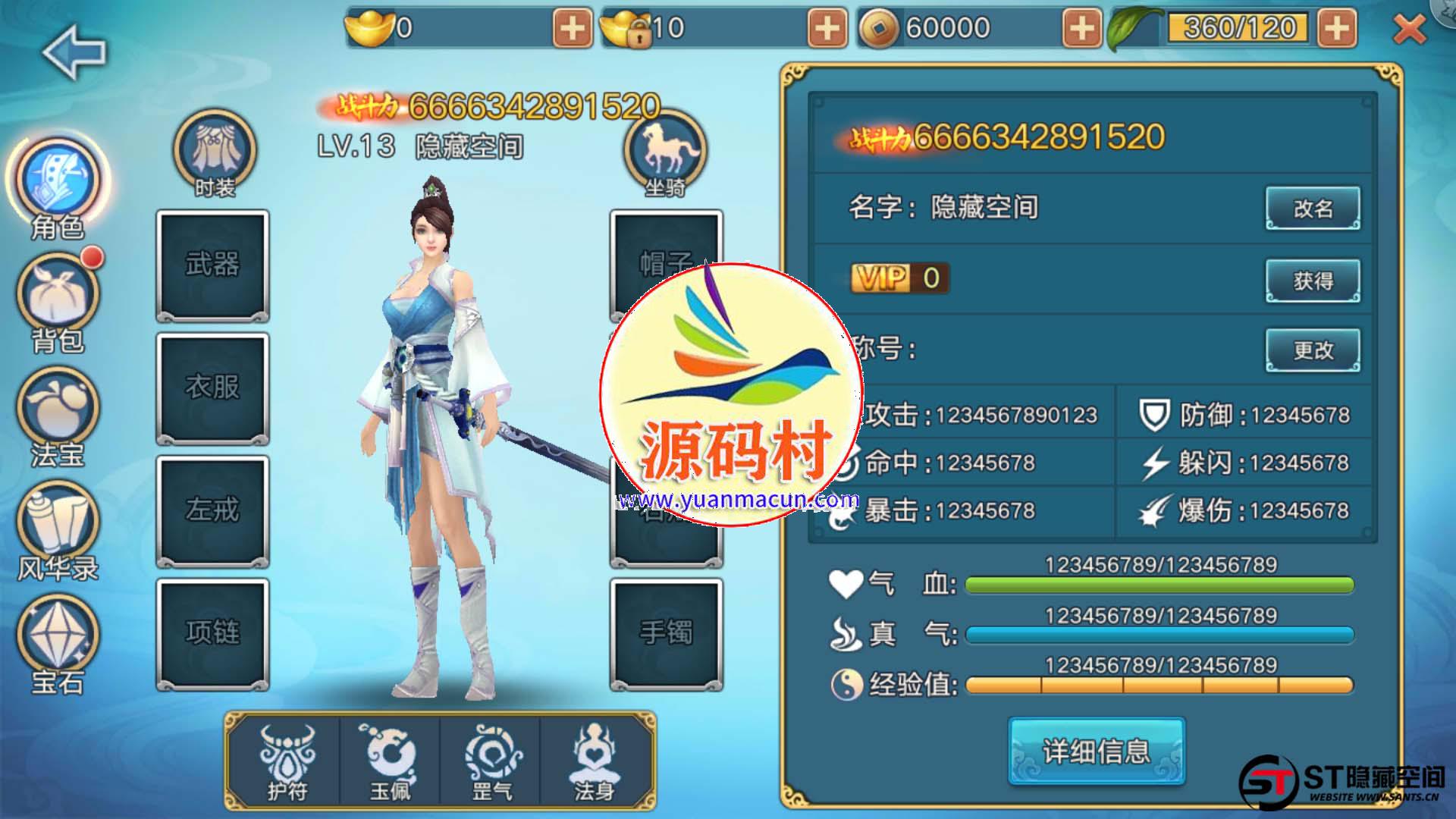1456x819 pixels.
Task: Add copper coins with the plus button
Action: pos(1081,29)
